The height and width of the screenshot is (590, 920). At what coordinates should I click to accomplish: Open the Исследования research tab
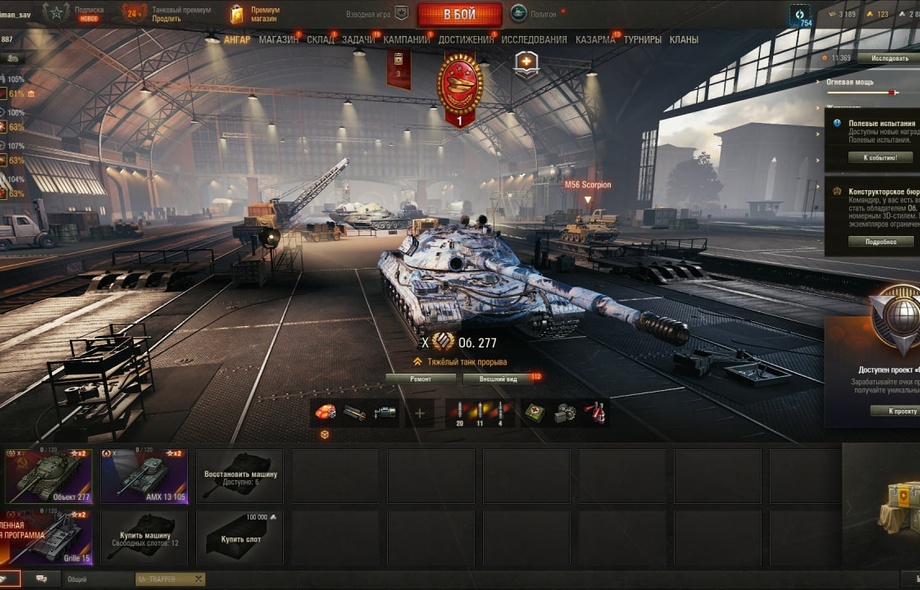click(x=534, y=40)
